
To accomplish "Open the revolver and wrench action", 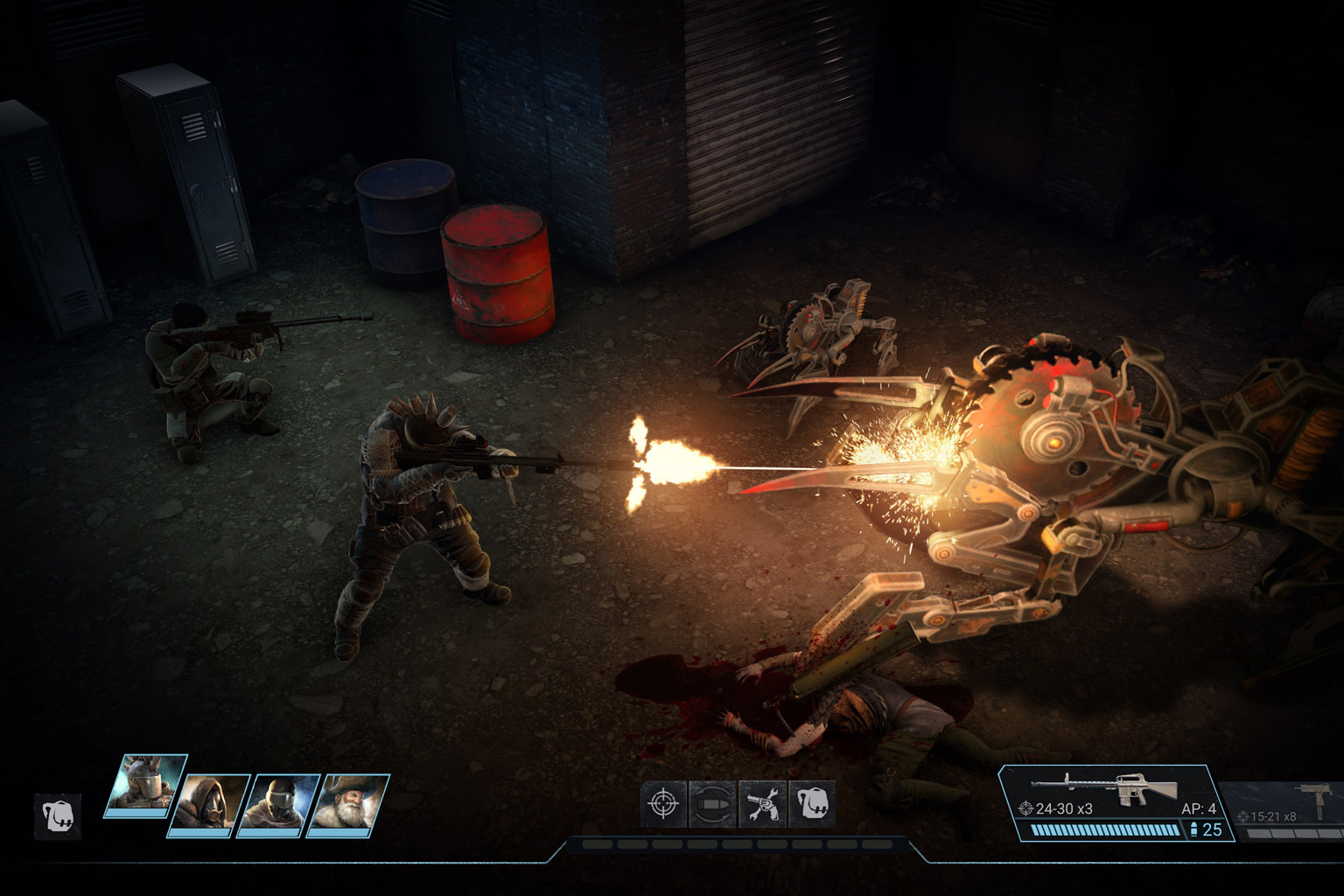I will (762, 804).
